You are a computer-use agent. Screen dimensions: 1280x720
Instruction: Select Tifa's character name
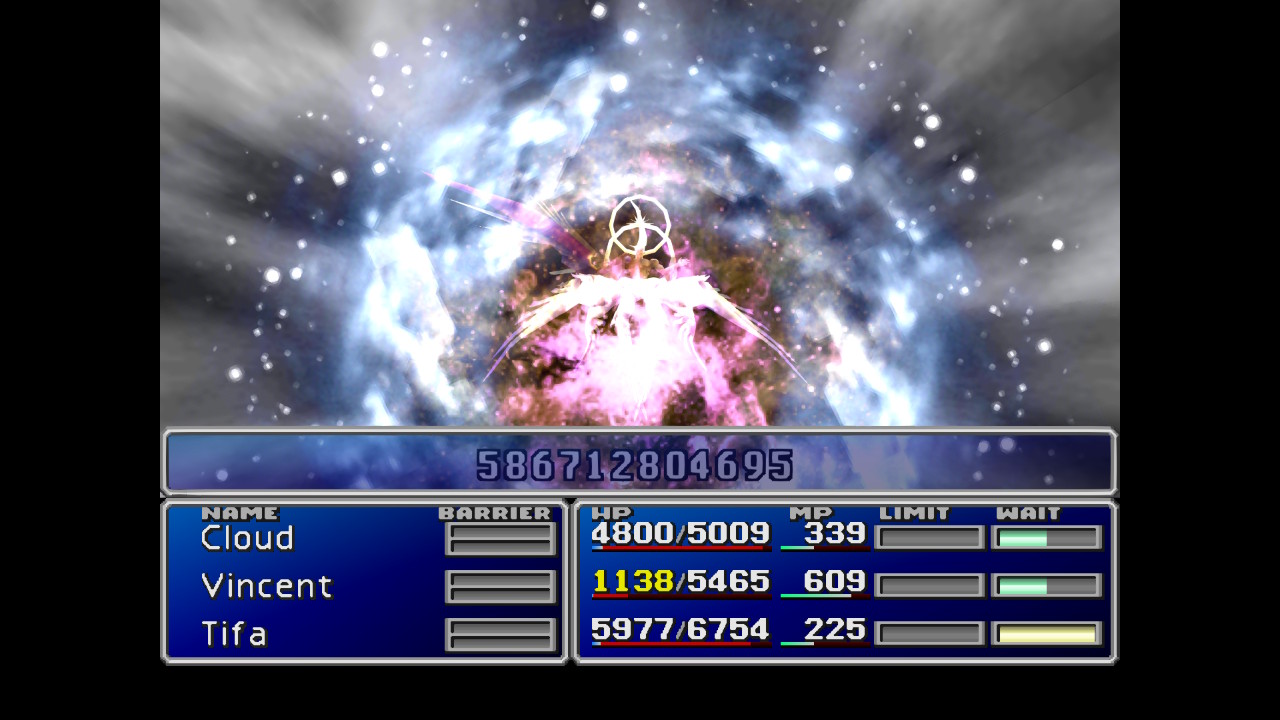click(x=232, y=634)
